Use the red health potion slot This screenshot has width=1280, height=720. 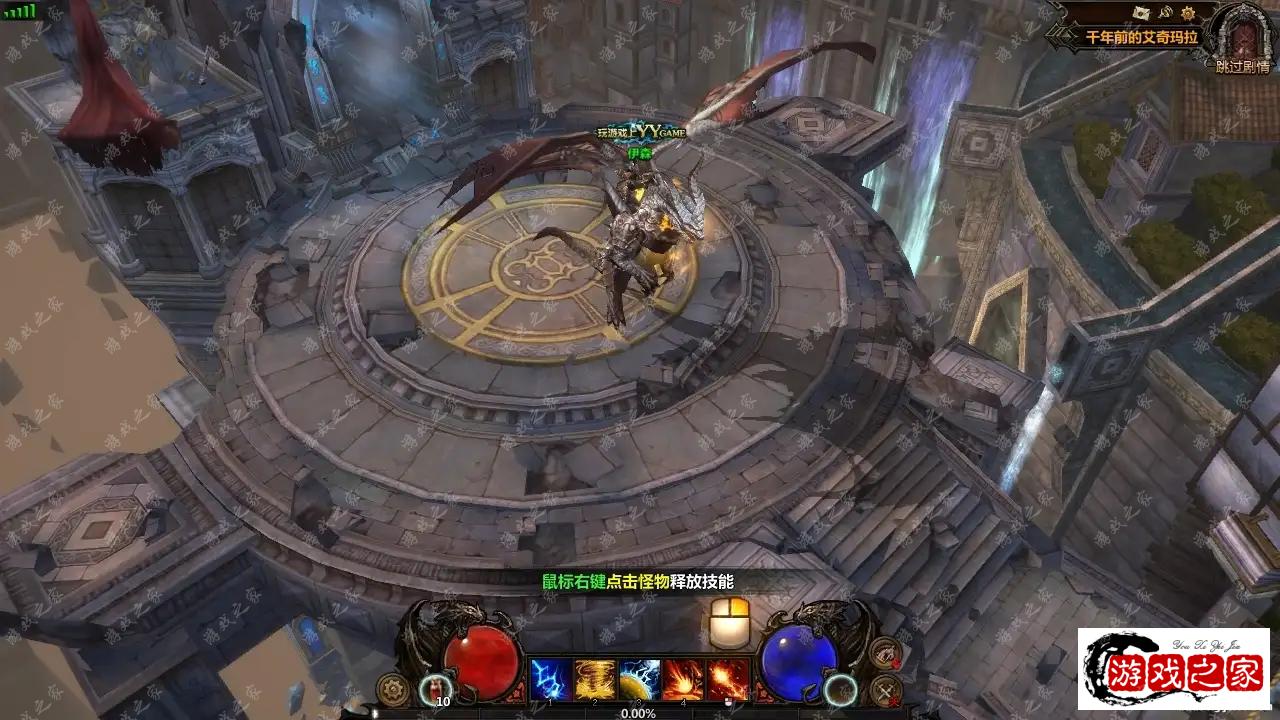[436, 688]
